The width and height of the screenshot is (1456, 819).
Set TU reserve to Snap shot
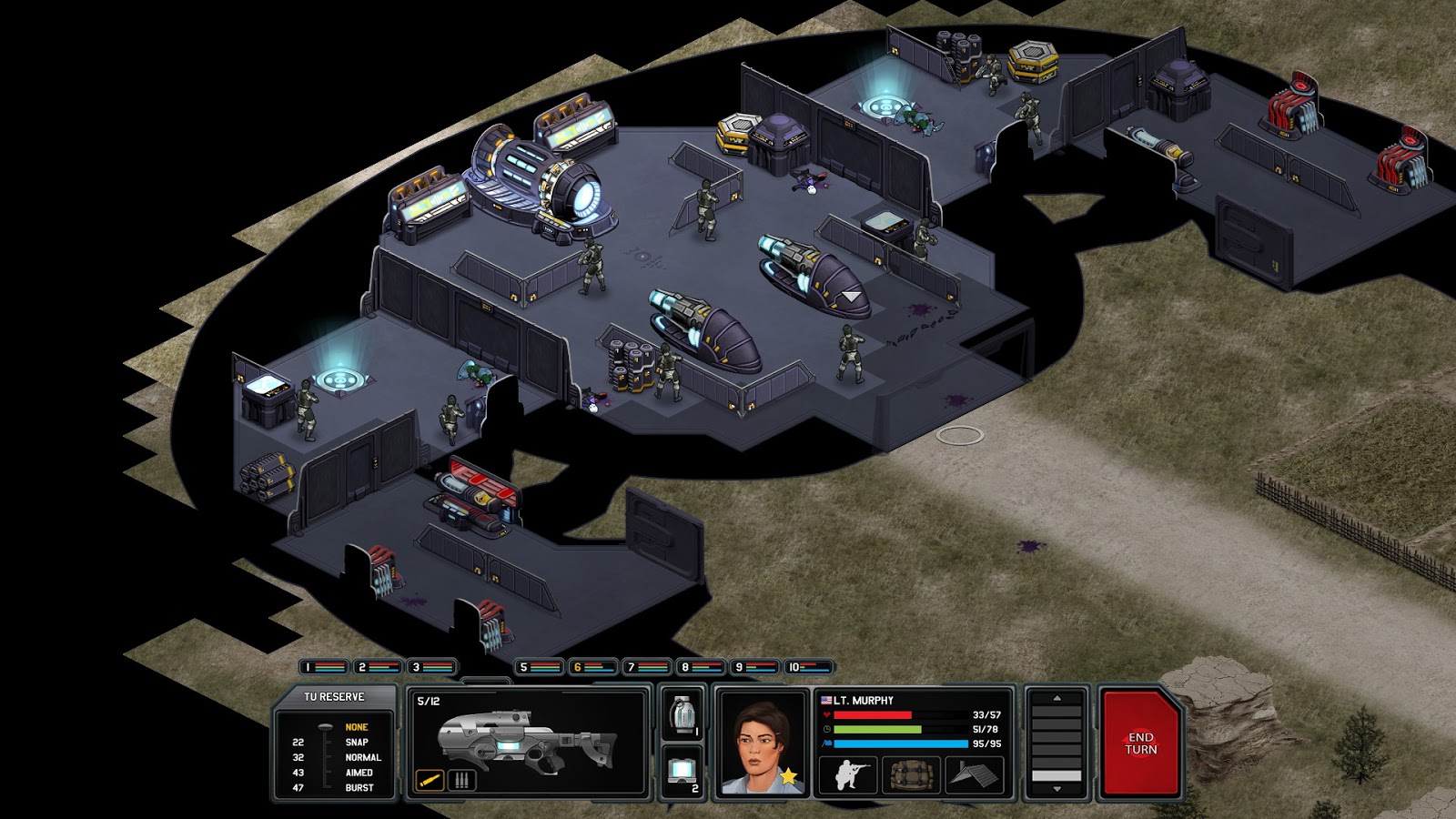click(x=357, y=743)
